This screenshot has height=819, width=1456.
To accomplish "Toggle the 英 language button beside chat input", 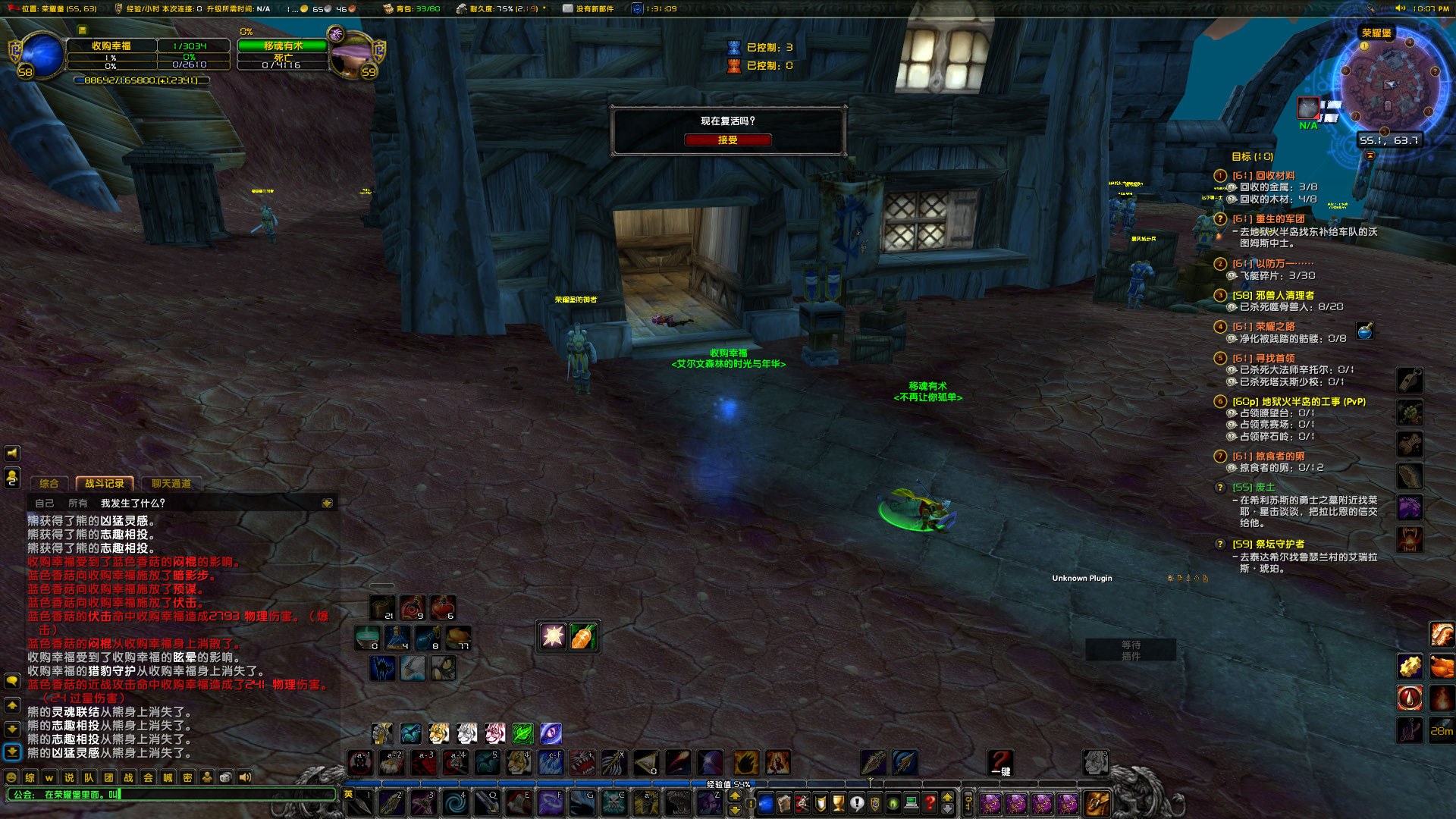I will [x=348, y=793].
